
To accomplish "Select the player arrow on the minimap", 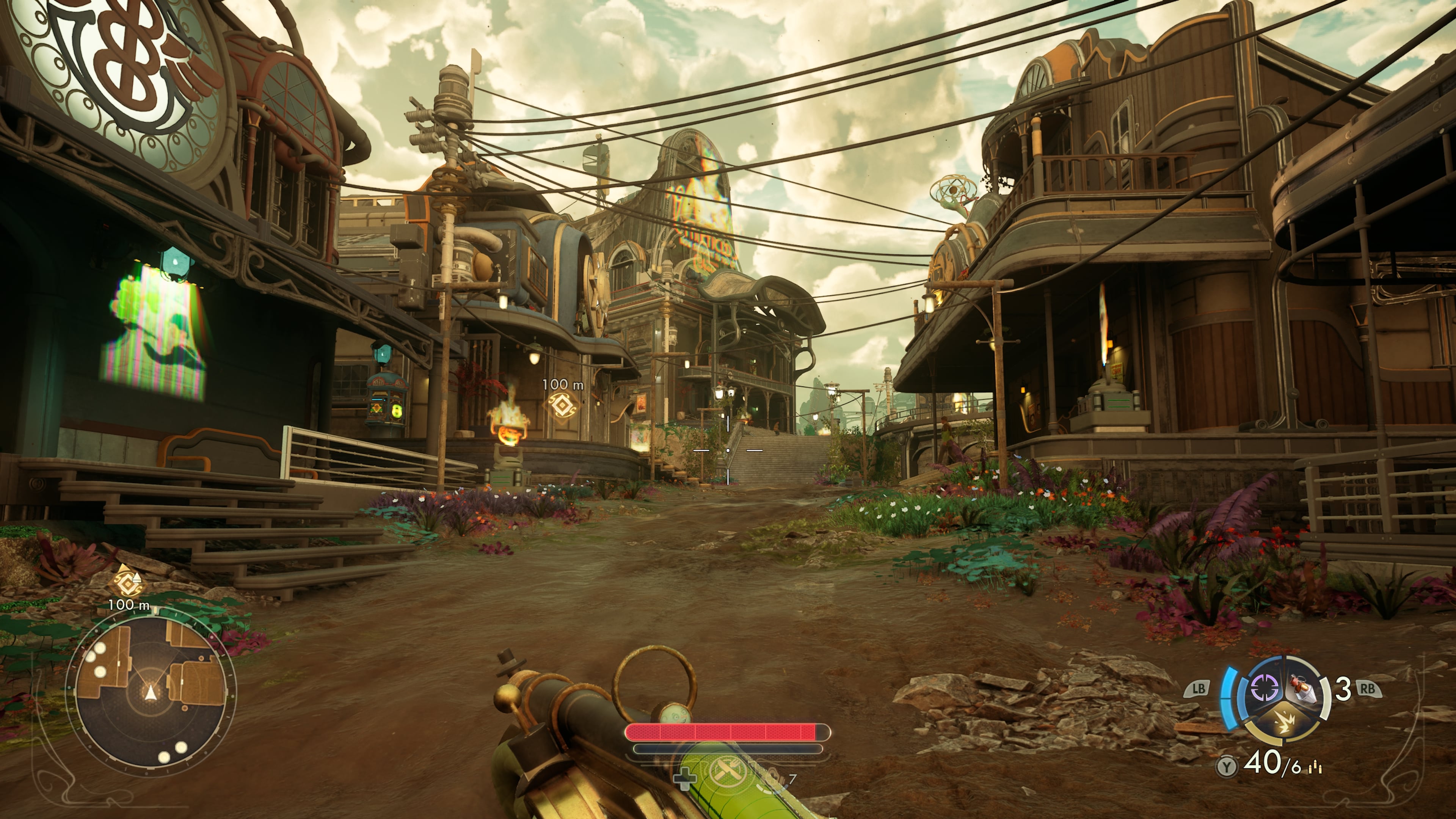I will [x=151, y=693].
